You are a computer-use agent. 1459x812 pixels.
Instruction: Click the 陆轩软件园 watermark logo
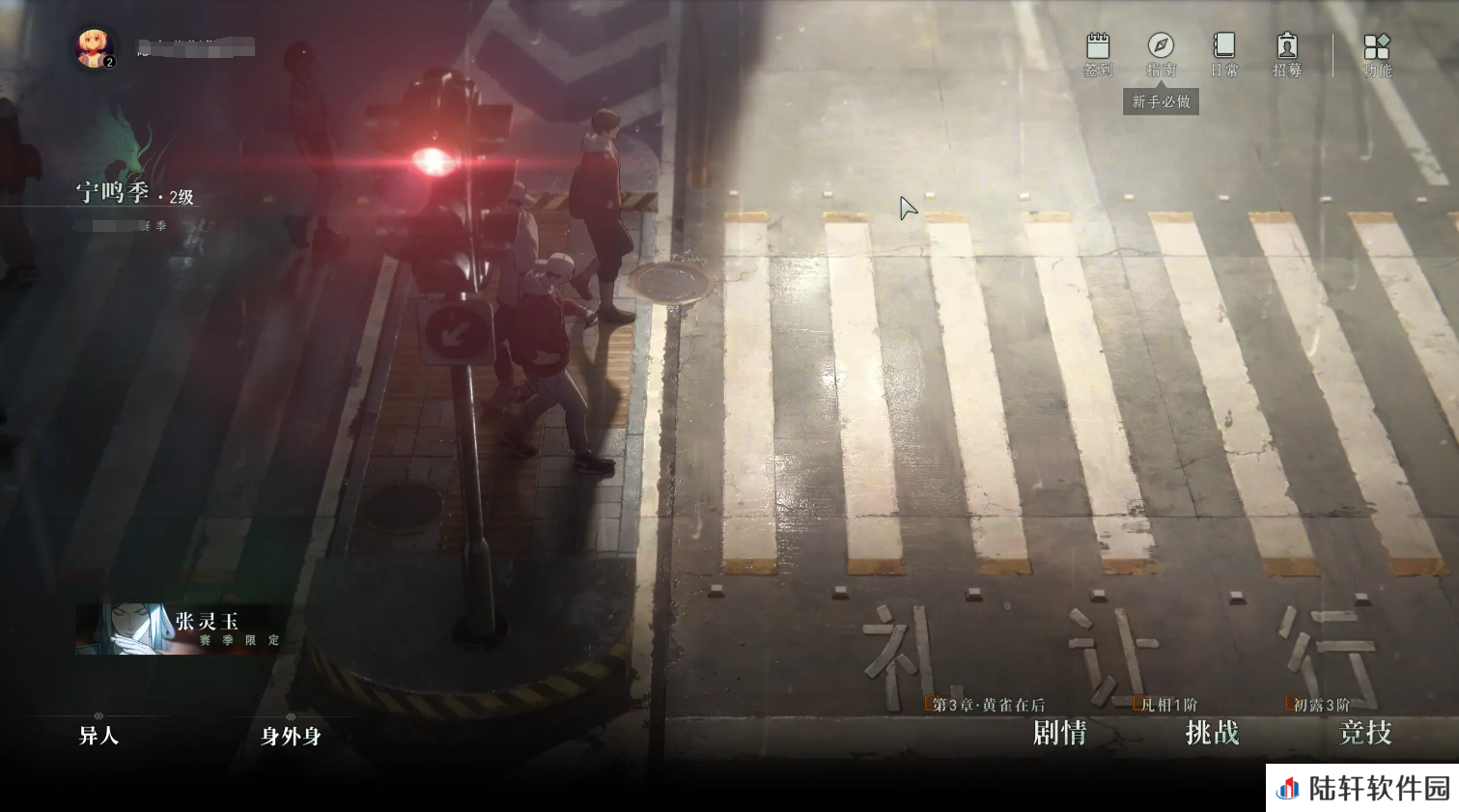pyautogui.click(x=1362, y=788)
